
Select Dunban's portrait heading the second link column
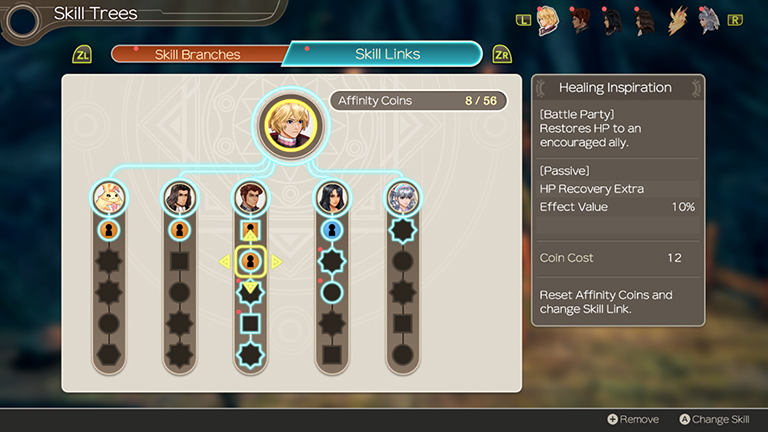tap(179, 197)
